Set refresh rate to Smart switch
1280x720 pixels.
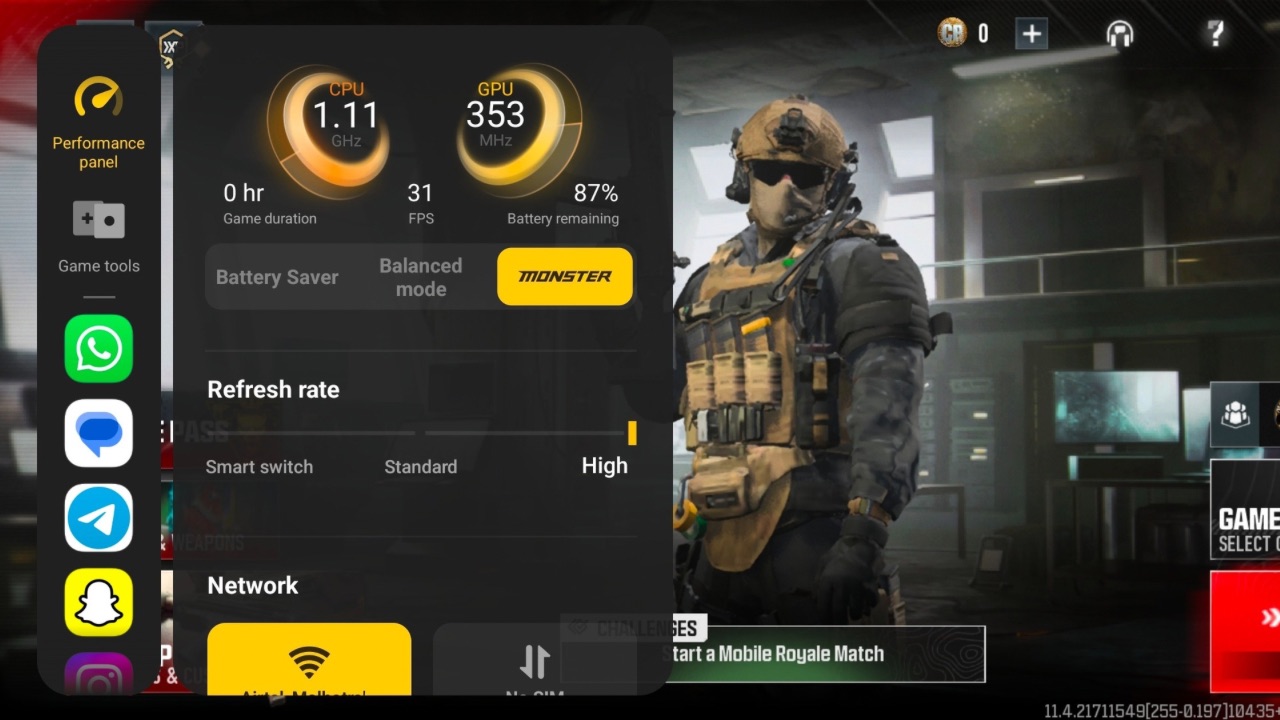259,466
